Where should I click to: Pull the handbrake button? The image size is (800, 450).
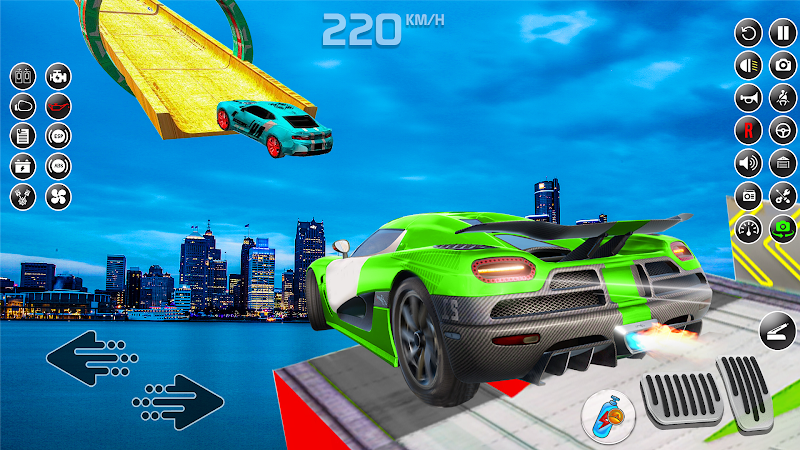tap(778, 329)
